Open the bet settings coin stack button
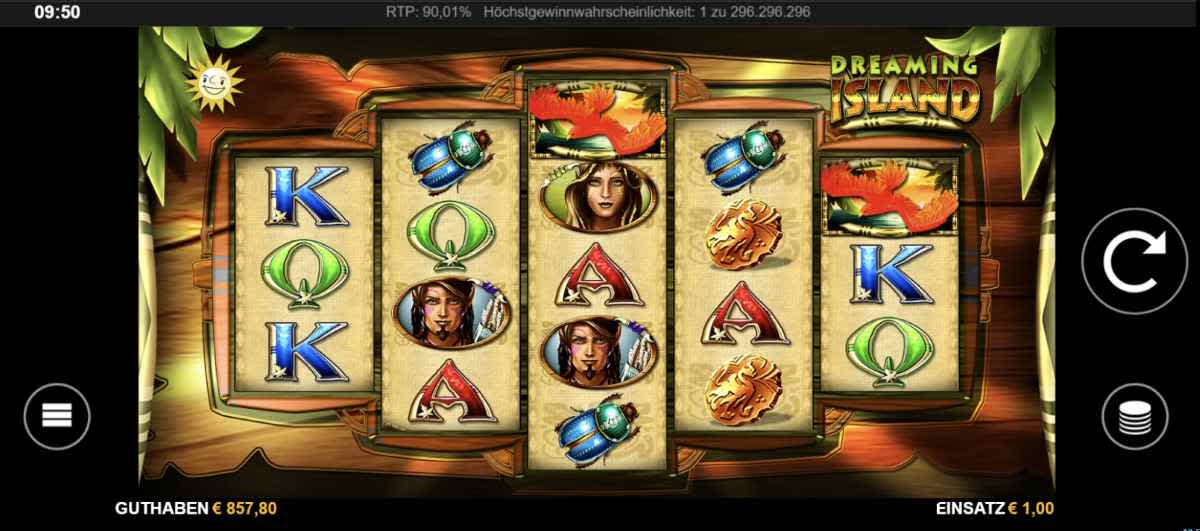1200x531 pixels. [x=1135, y=416]
